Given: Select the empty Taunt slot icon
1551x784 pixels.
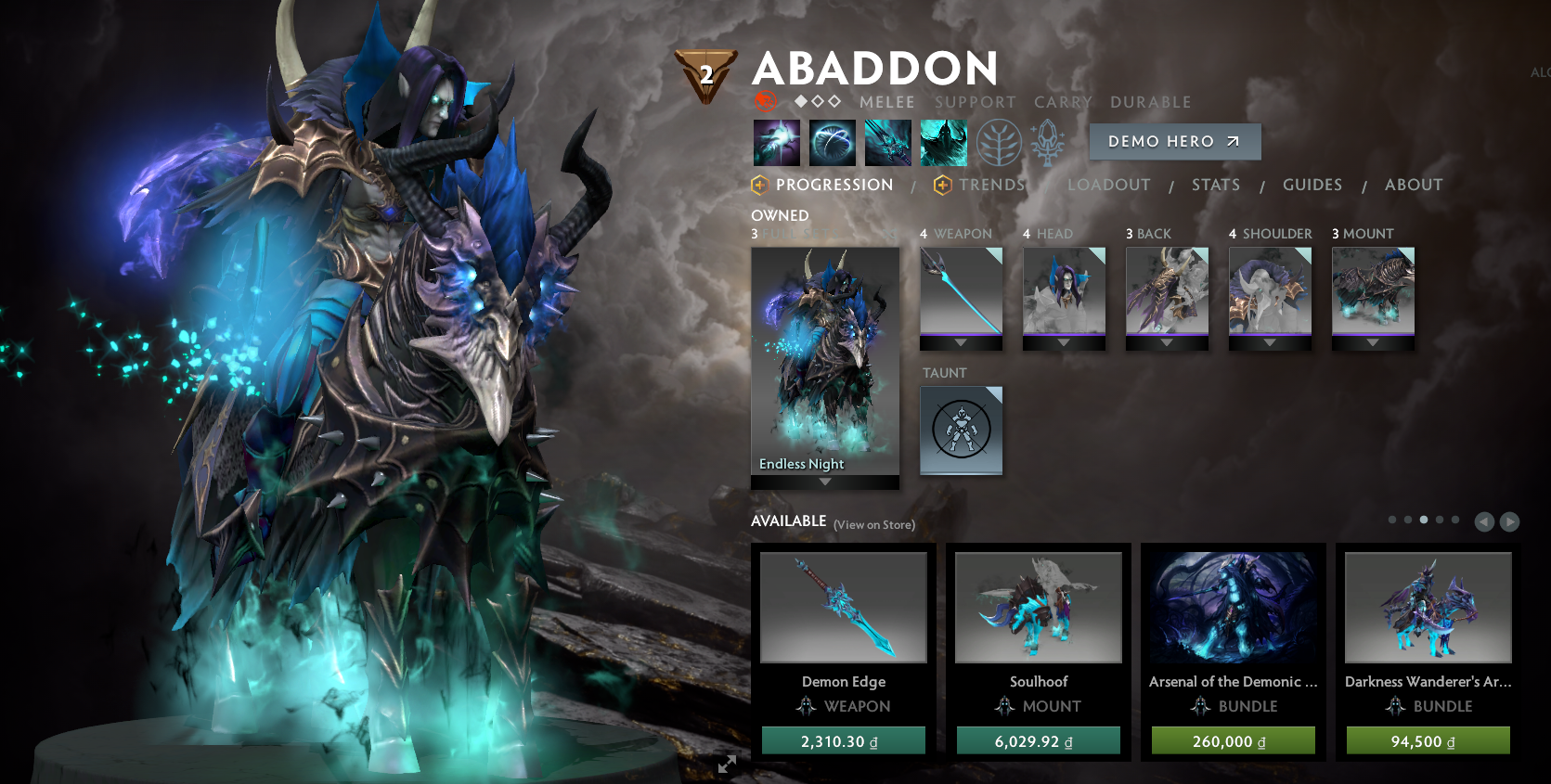Looking at the screenshot, I should coord(961,431).
